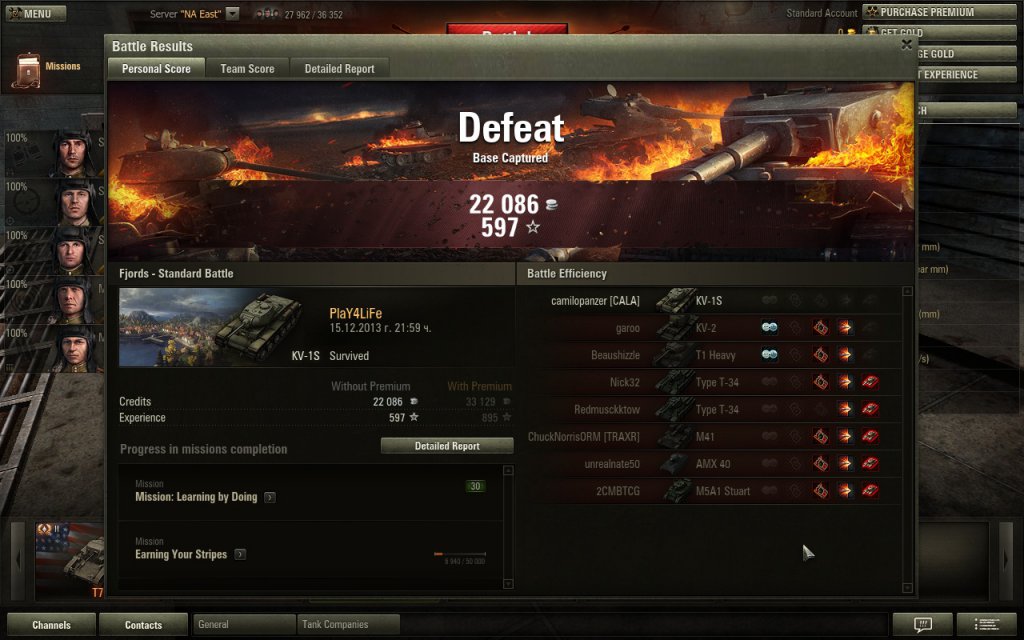Open the main MENU button
The image size is (1024, 640).
pos(36,14)
